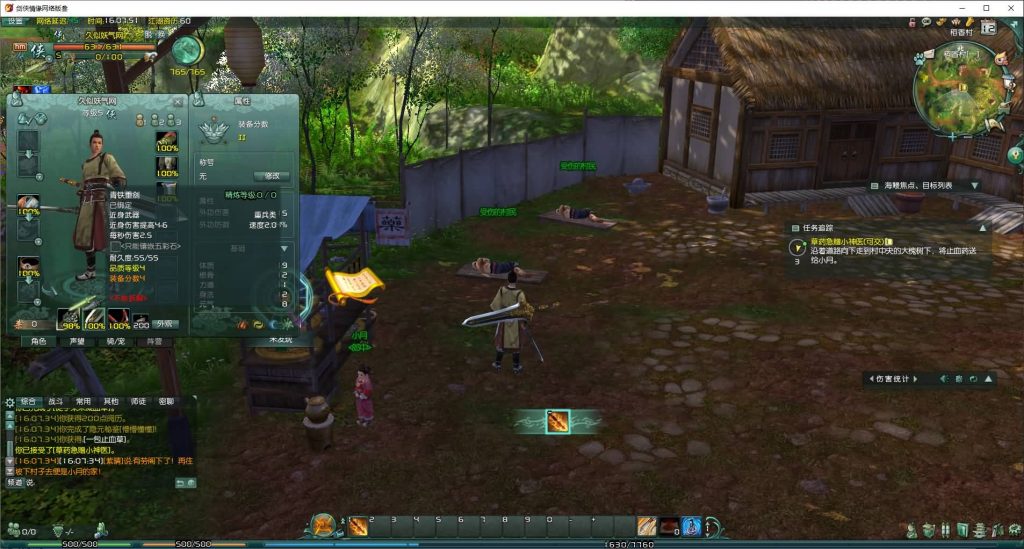
Task: Open the 外观 appearance button
Action: coord(167,324)
